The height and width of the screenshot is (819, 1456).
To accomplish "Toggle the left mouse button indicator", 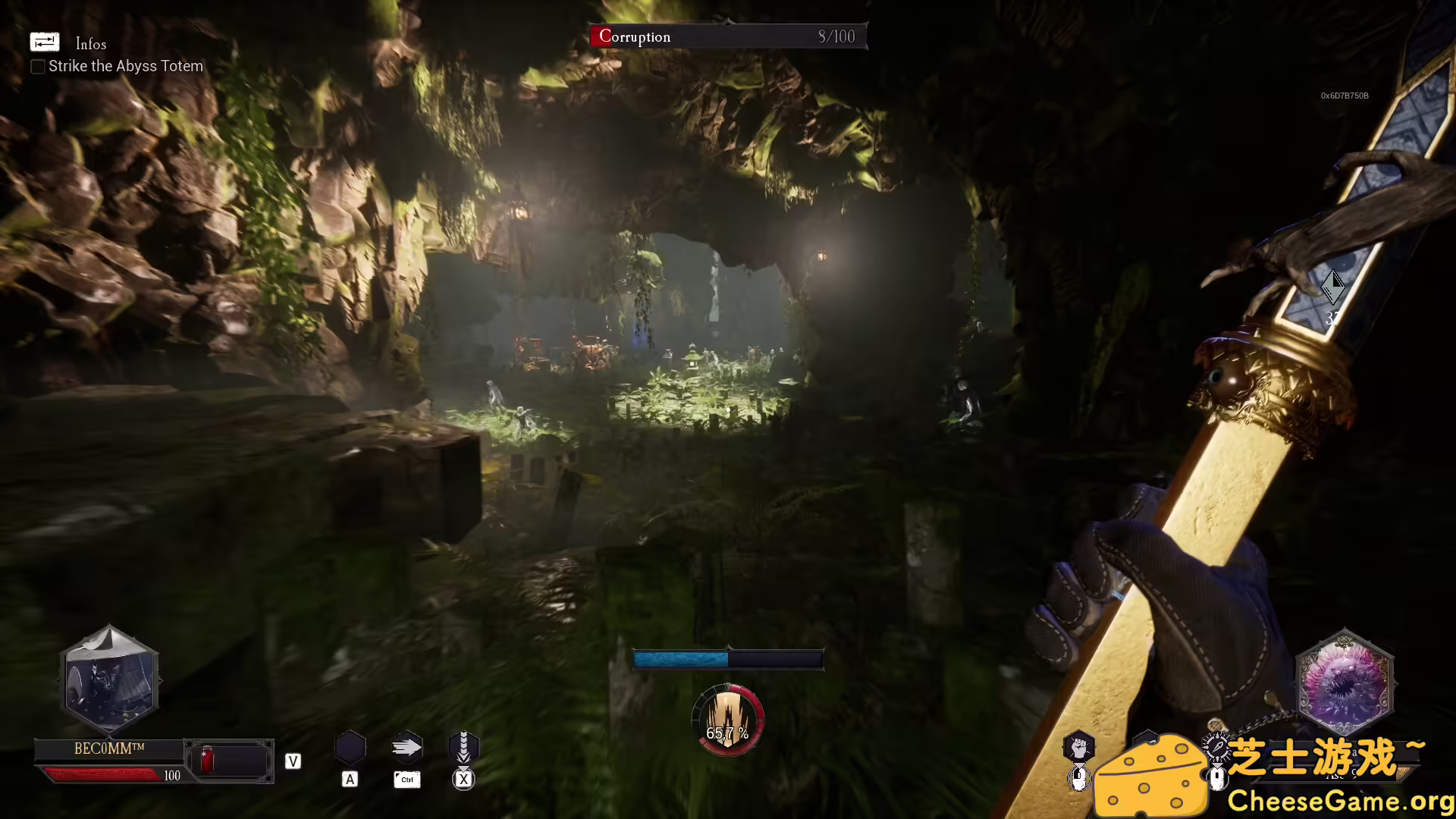I will 1080,780.
